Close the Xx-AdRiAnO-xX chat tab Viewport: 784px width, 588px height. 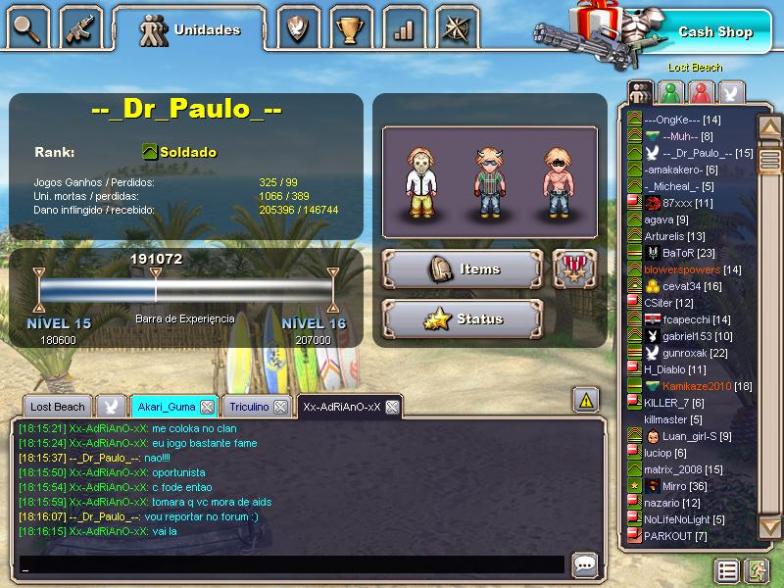(x=392, y=407)
